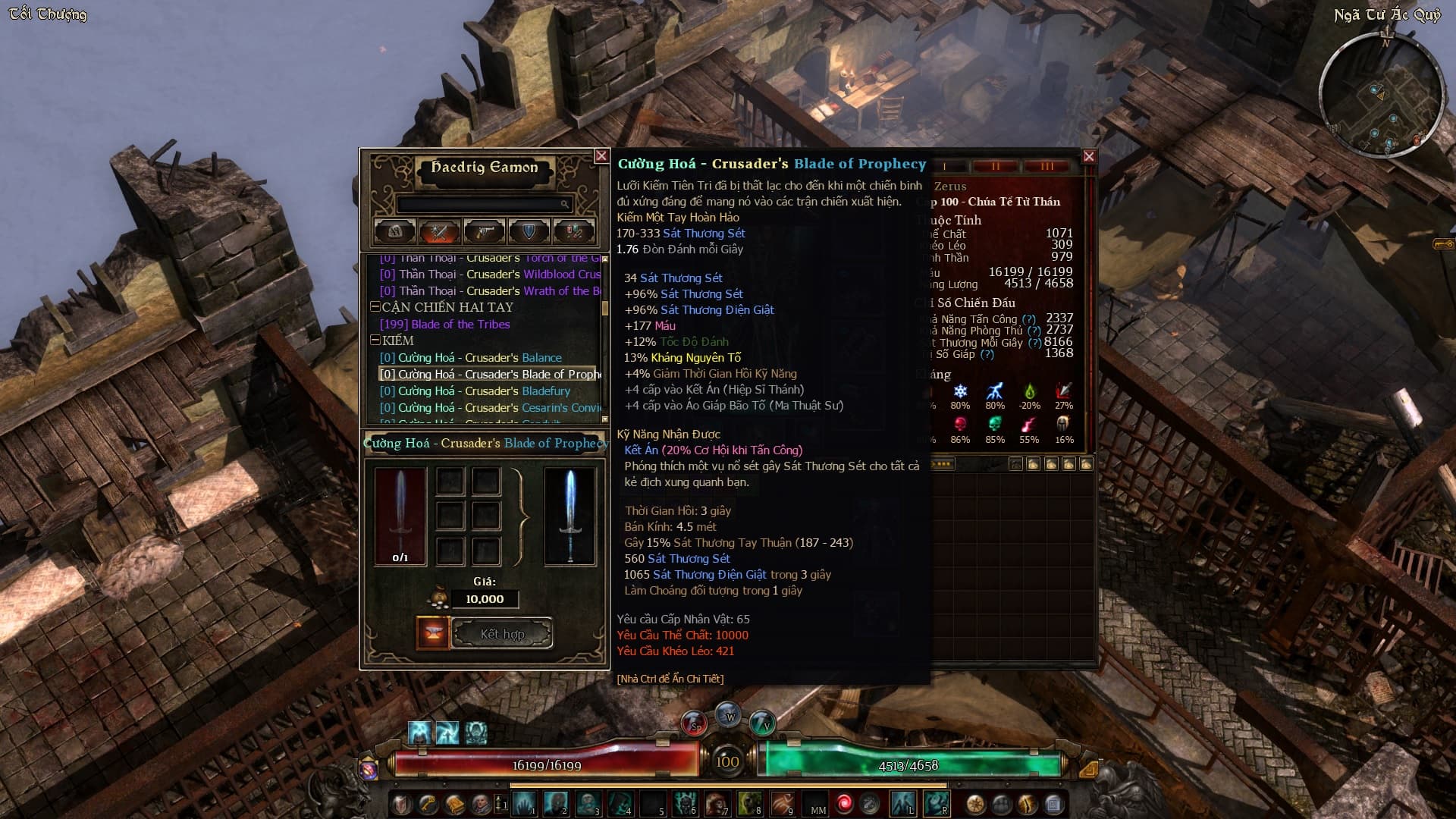This screenshot has height=819, width=1456.
Task: Collapse the KIẾM category
Action: [x=375, y=341]
